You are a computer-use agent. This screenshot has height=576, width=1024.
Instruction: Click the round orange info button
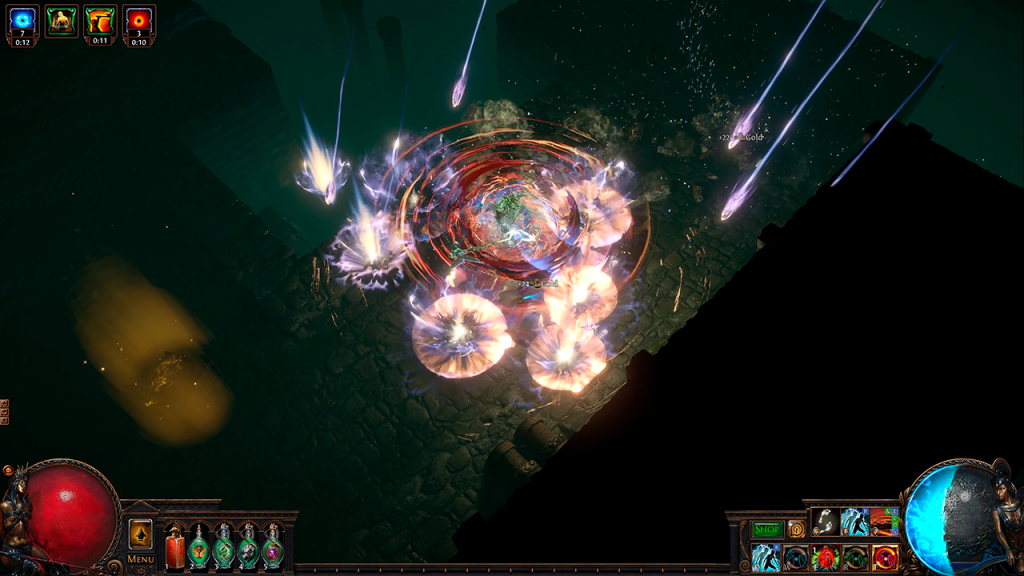tap(796, 529)
